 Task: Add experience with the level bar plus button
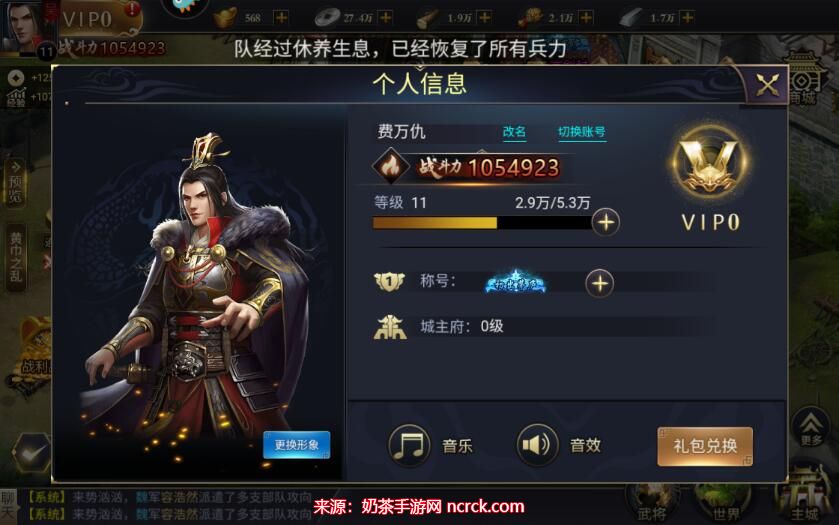click(x=605, y=221)
